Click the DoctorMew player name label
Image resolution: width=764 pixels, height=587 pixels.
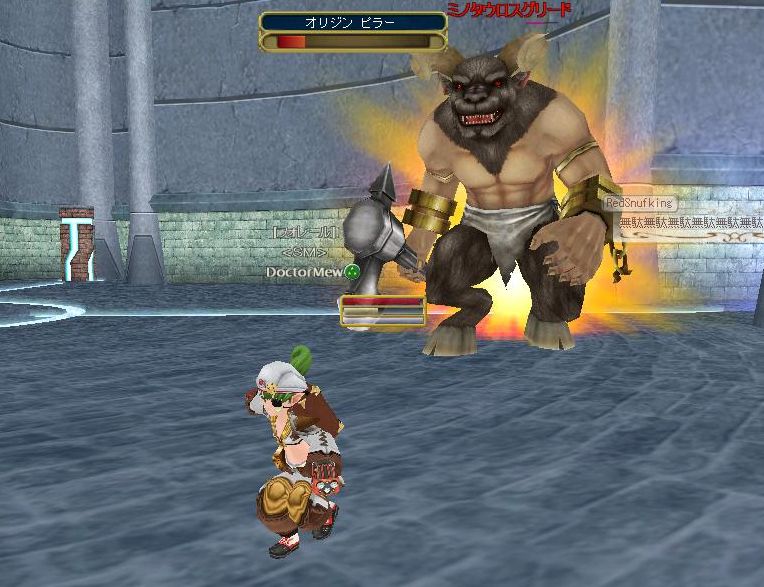tap(305, 272)
